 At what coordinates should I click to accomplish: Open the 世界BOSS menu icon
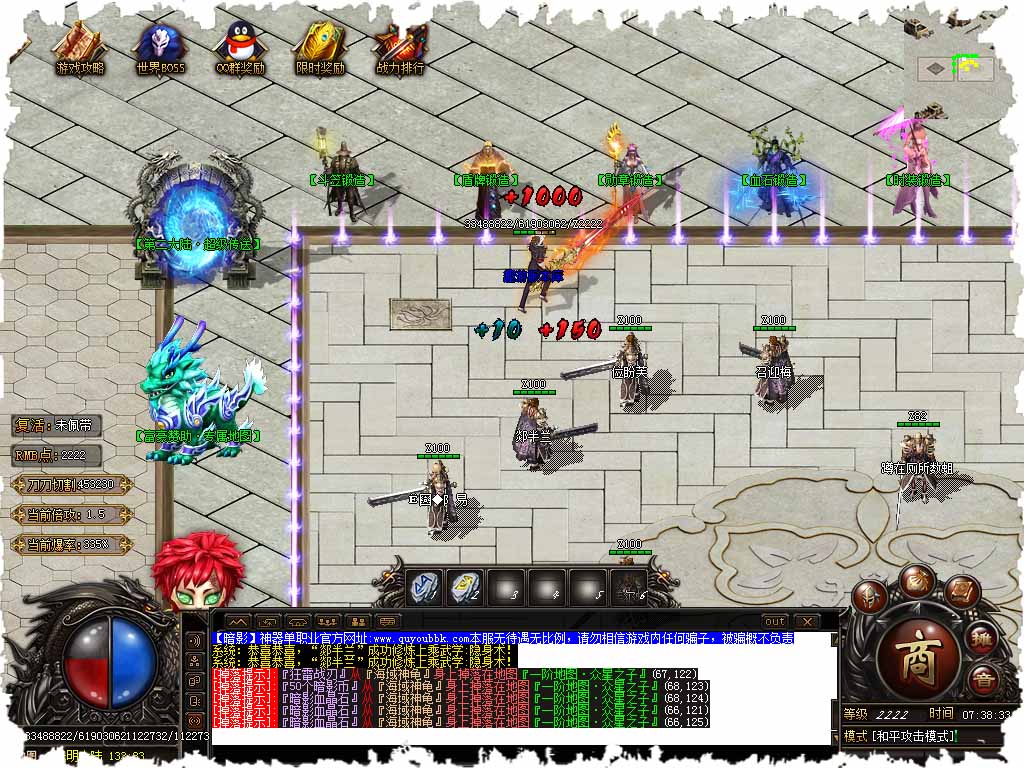point(160,46)
